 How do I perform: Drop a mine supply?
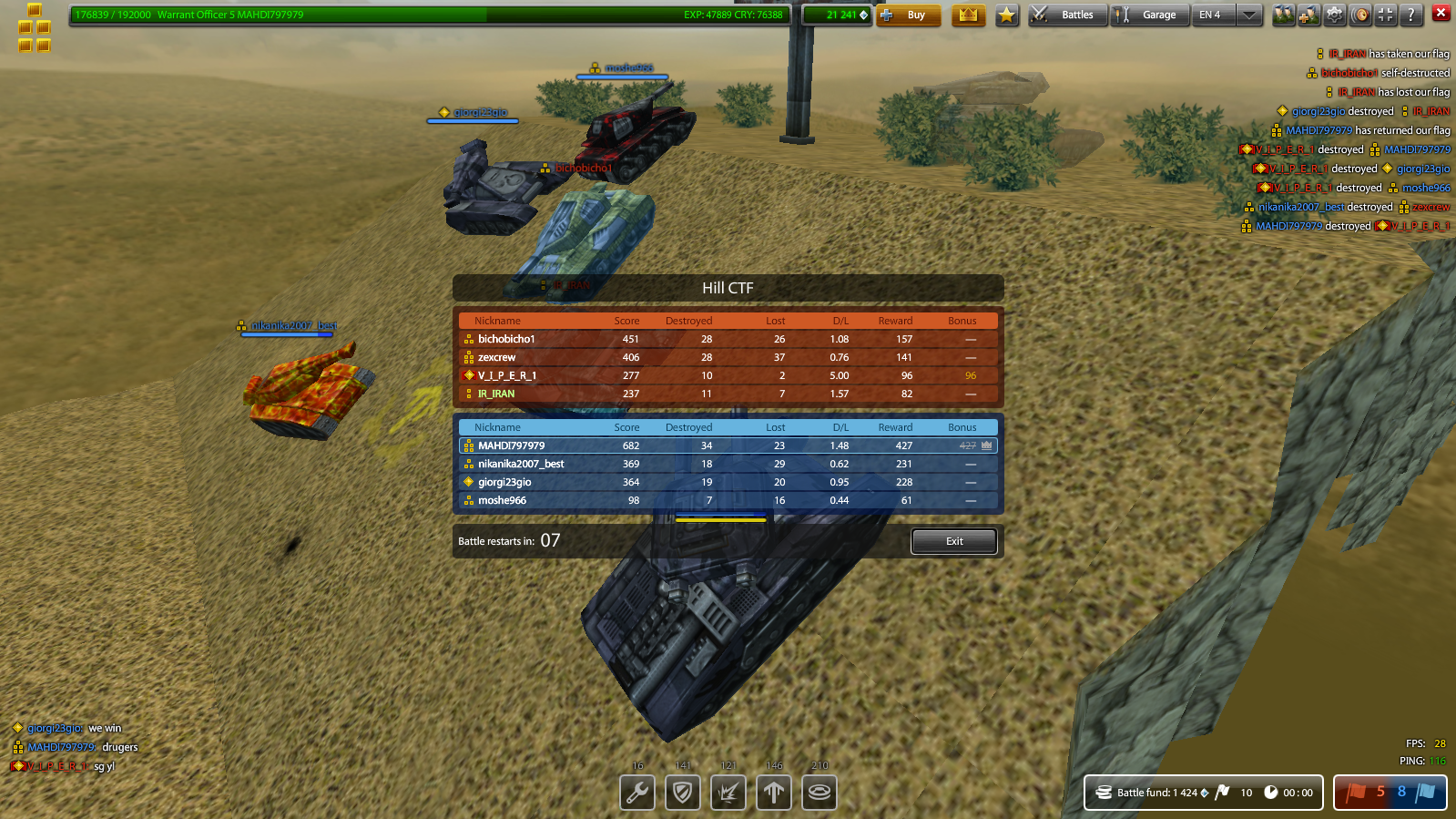pos(819,793)
